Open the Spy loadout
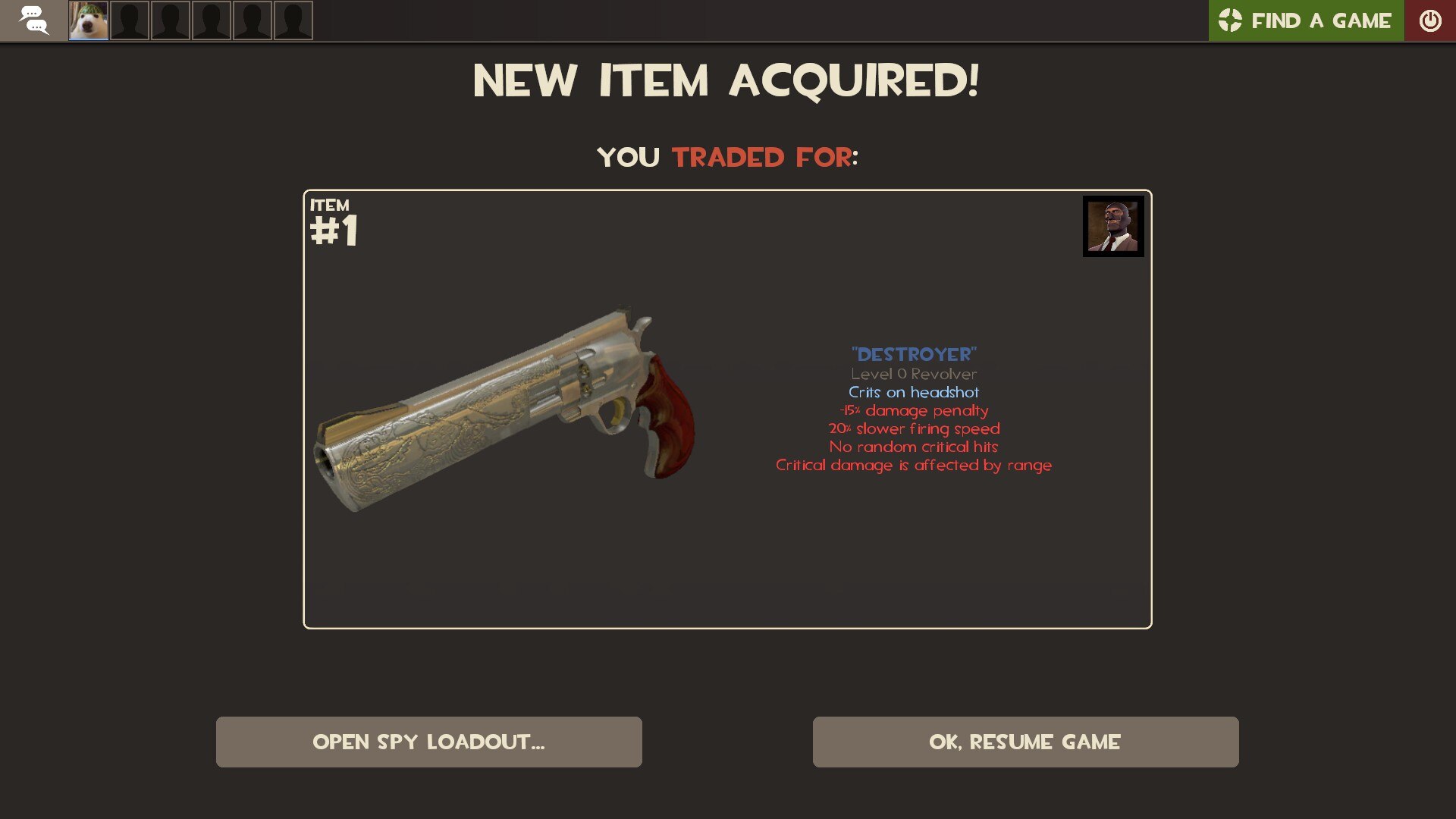 pos(428,742)
